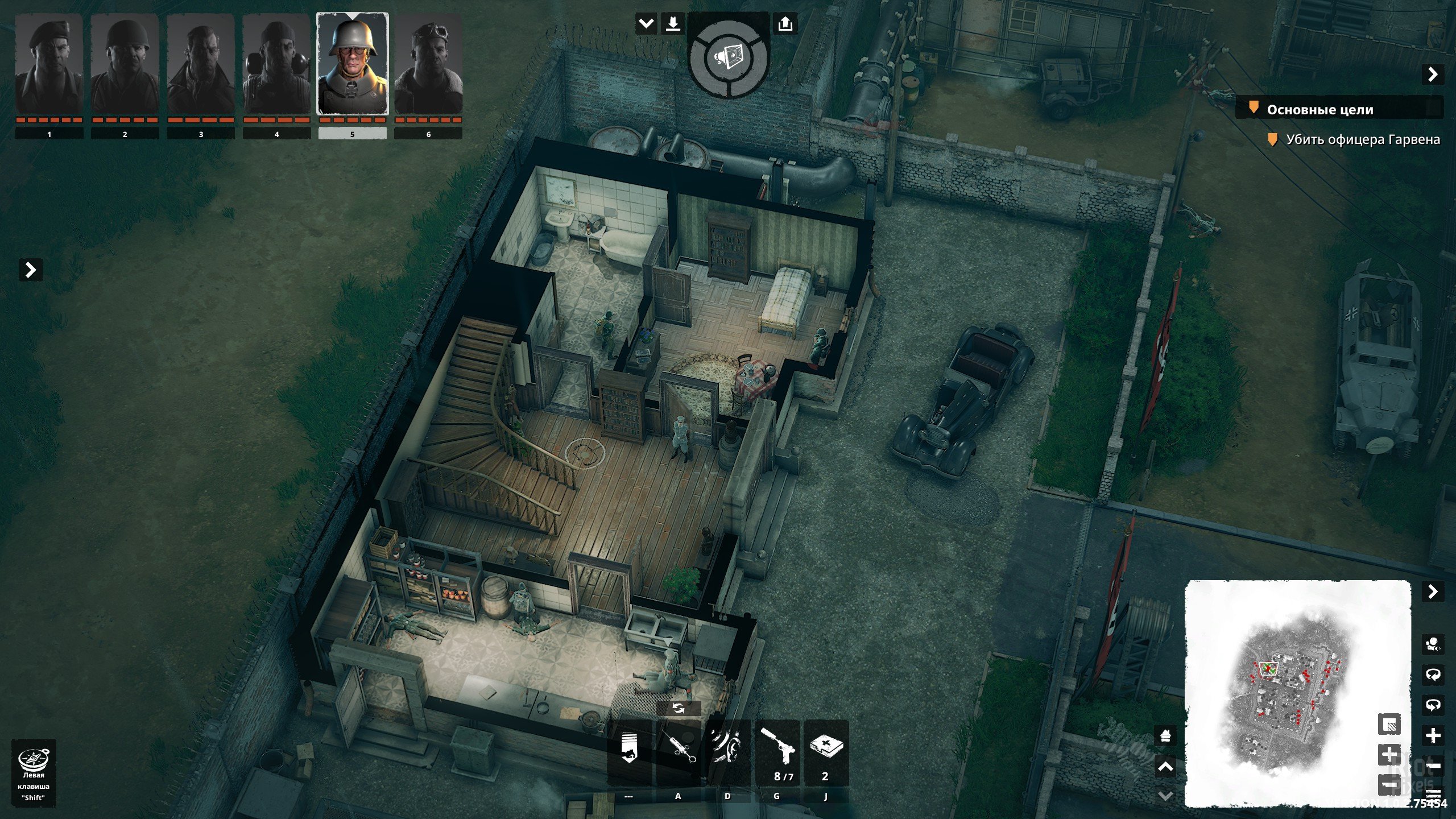The image size is (1456, 819).
Task: Choose the goggles-wearing commando portrait numbered 6
Action: click(x=428, y=65)
